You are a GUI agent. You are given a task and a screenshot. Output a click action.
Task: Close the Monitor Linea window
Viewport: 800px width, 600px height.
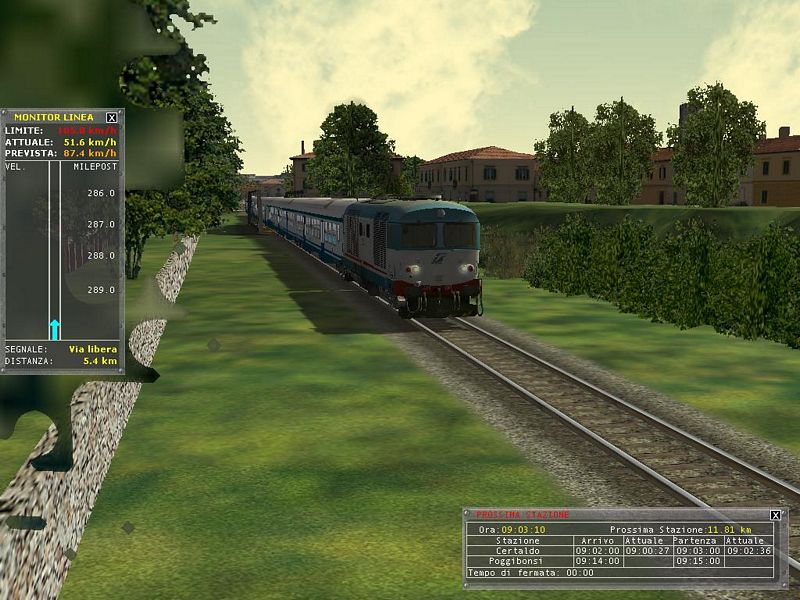pos(112,117)
